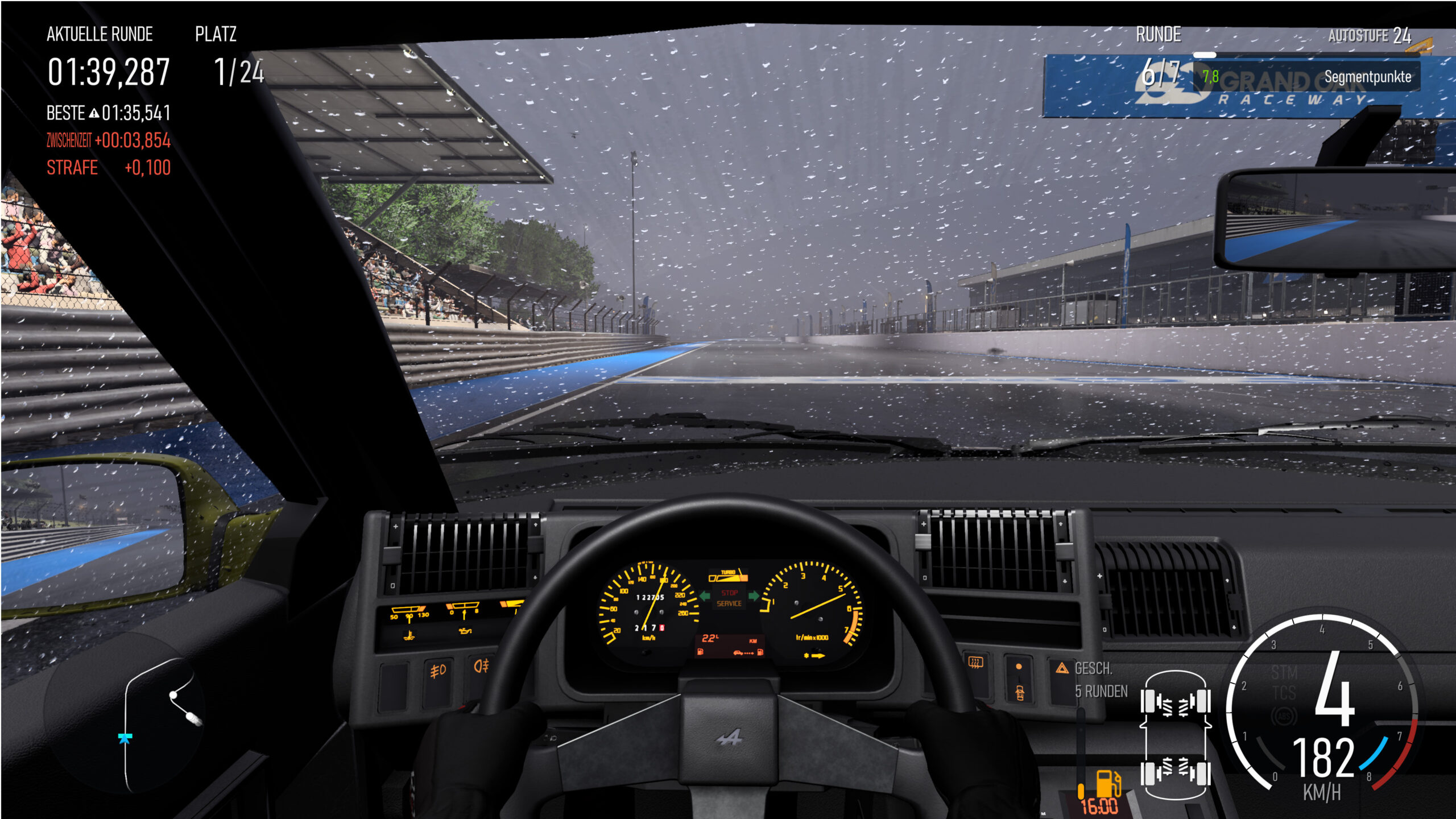Select the STM assist indicator
This screenshot has height=819, width=1456.
click(x=1284, y=673)
